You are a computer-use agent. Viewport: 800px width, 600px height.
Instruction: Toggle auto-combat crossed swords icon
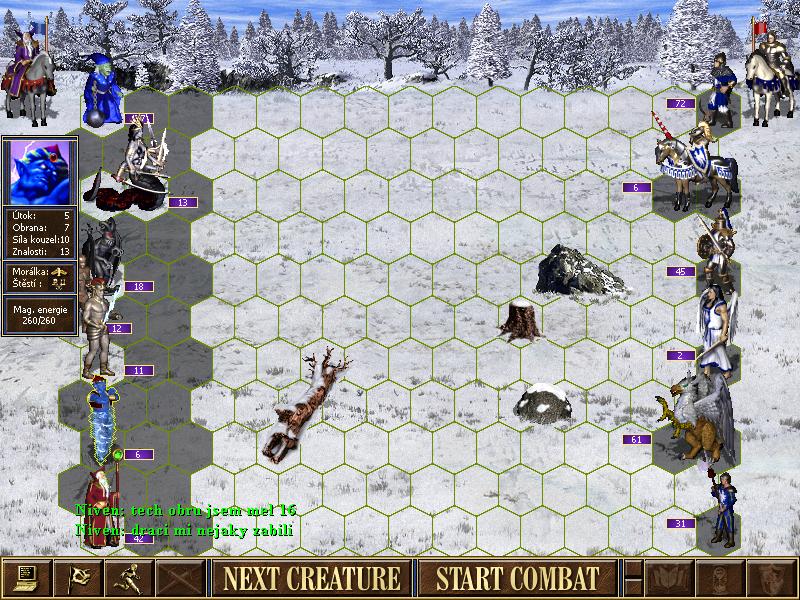pyautogui.click(x=180, y=578)
